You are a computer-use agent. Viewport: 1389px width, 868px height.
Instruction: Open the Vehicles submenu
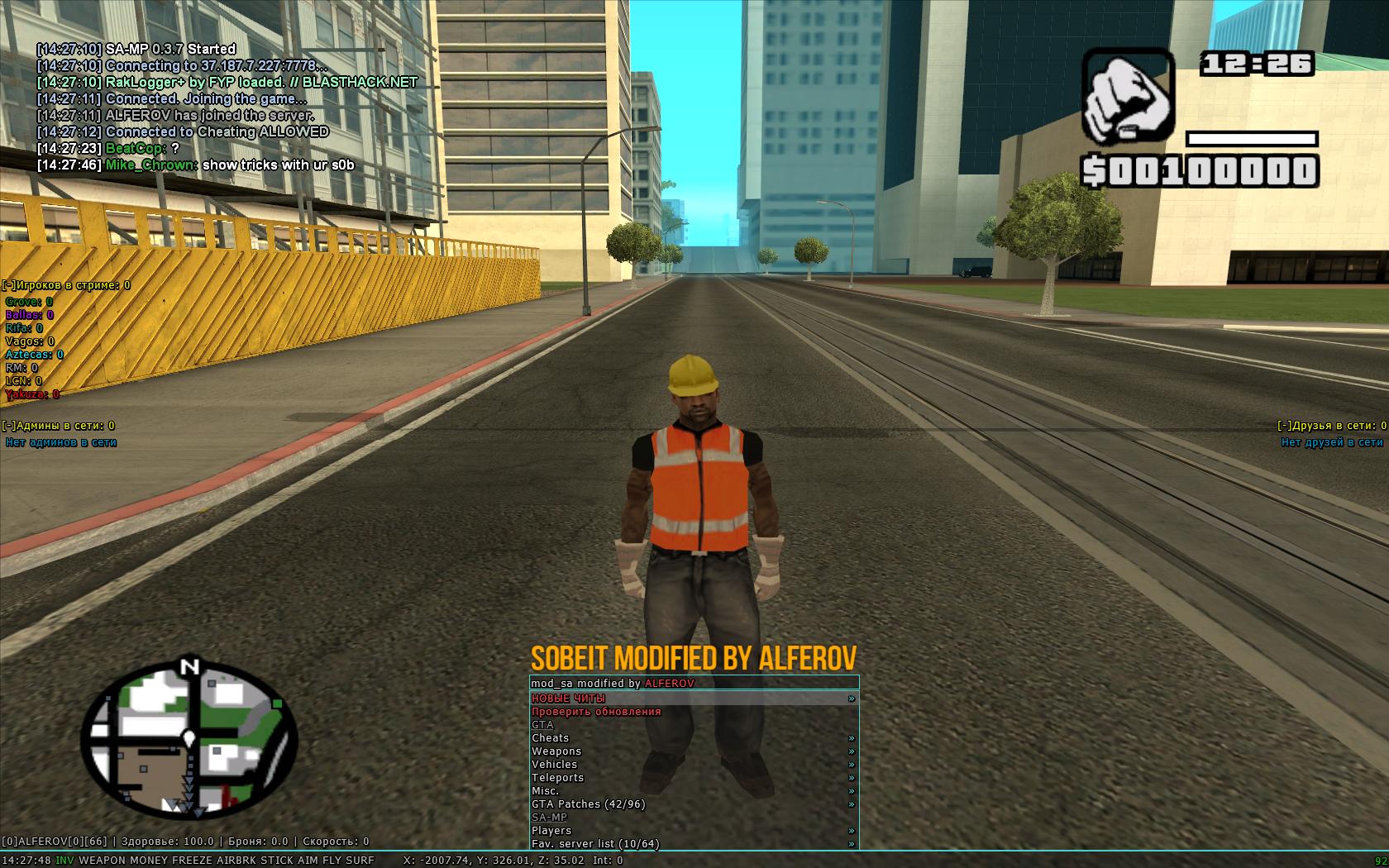click(555, 765)
